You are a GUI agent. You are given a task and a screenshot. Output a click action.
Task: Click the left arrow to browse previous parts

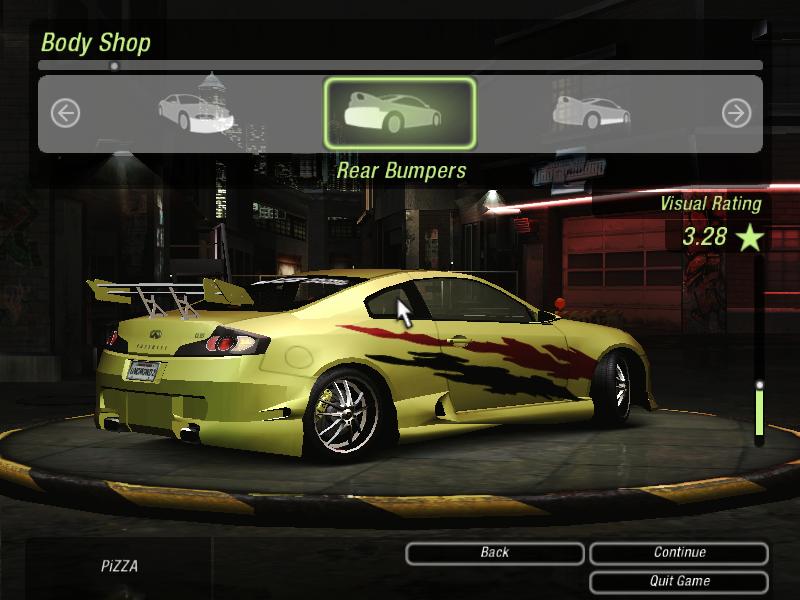tap(65, 113)
